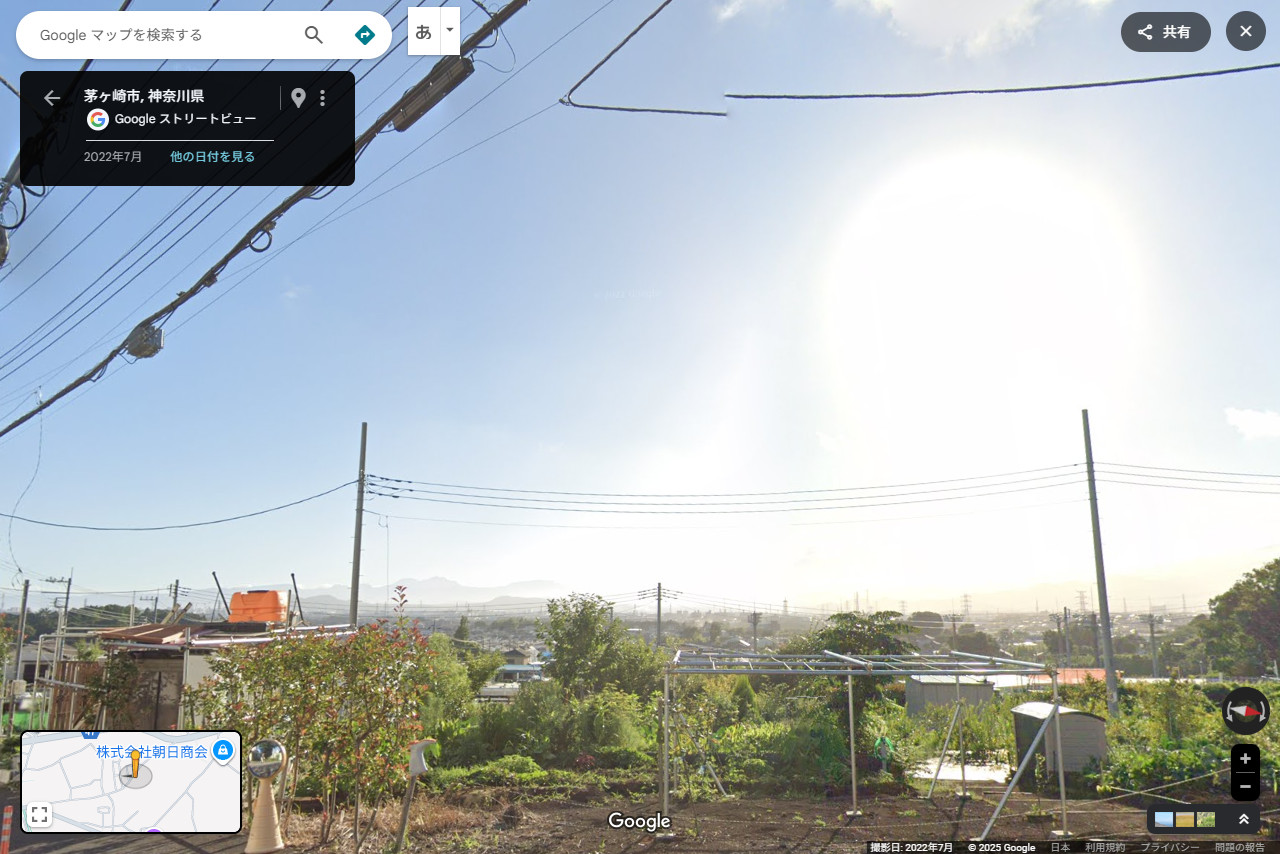The height and width of the screenshot is (854, 1280).
Task: Click the 共有 share button
Action: click(1165, 32)
